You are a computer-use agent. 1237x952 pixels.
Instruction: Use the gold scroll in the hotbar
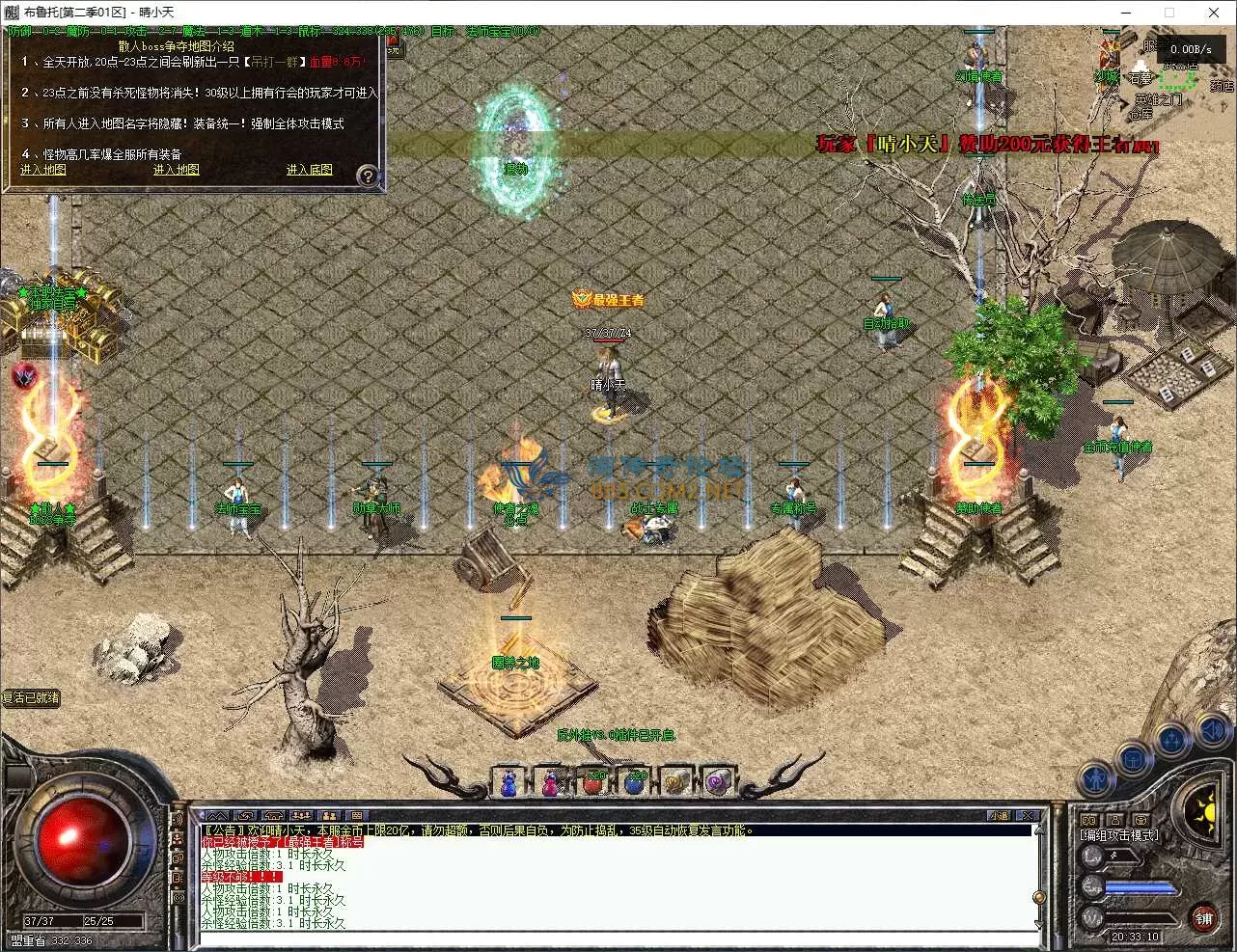tap(676, 782)
